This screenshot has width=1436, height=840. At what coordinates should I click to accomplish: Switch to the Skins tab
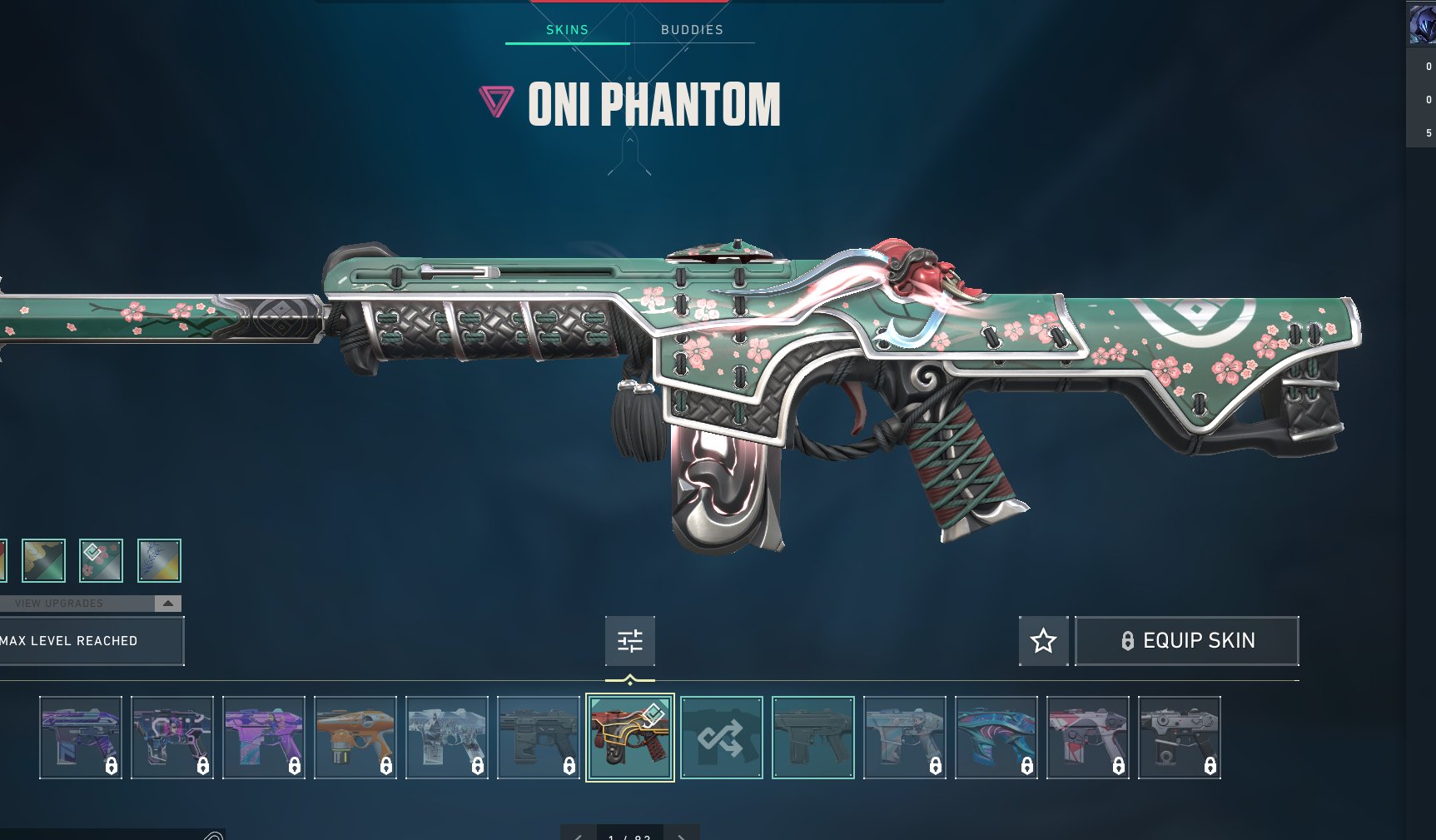[567, 30]
